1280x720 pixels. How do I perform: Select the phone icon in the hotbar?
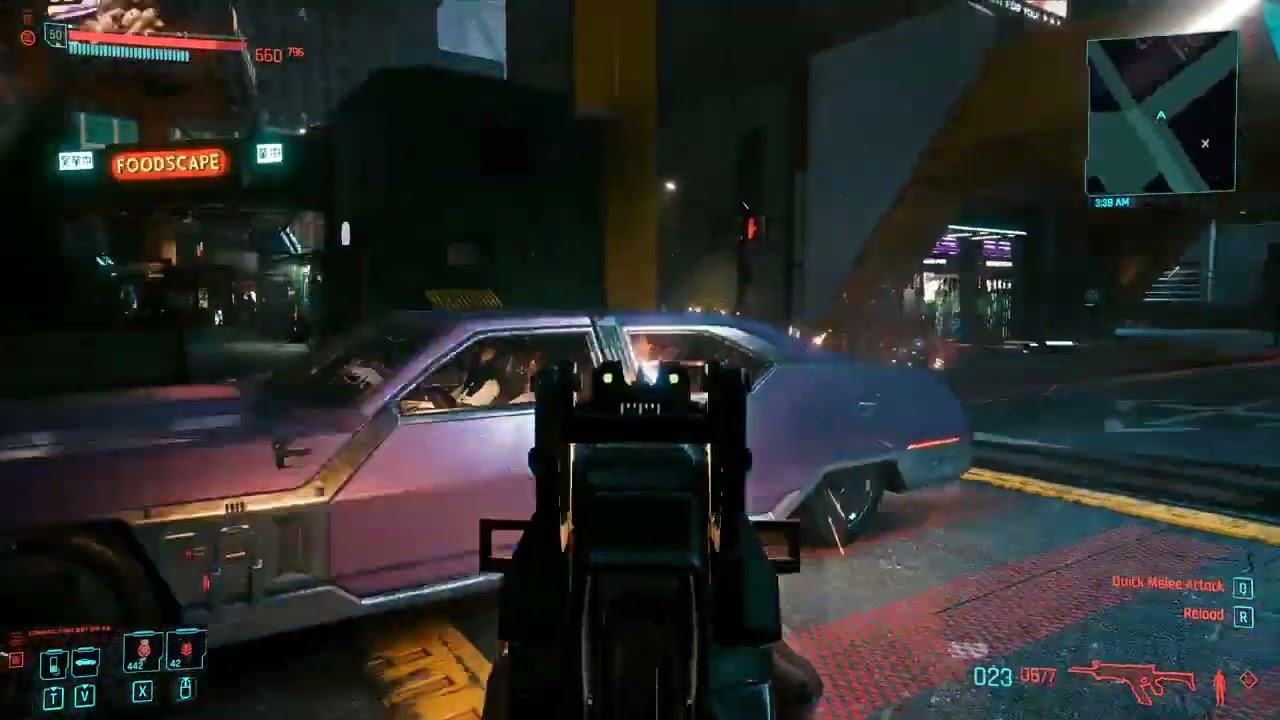tap(54, 663)
